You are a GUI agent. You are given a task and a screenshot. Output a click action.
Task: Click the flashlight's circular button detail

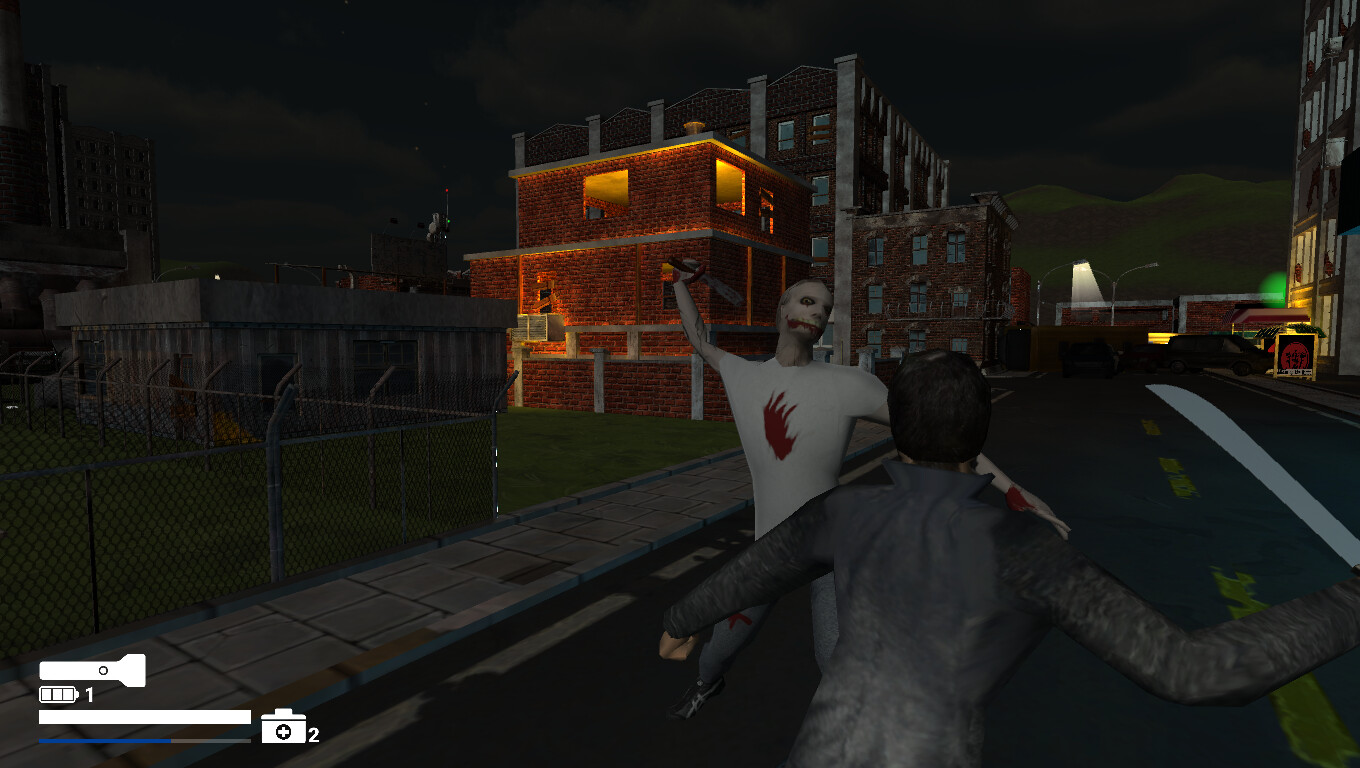pos(104,668)
